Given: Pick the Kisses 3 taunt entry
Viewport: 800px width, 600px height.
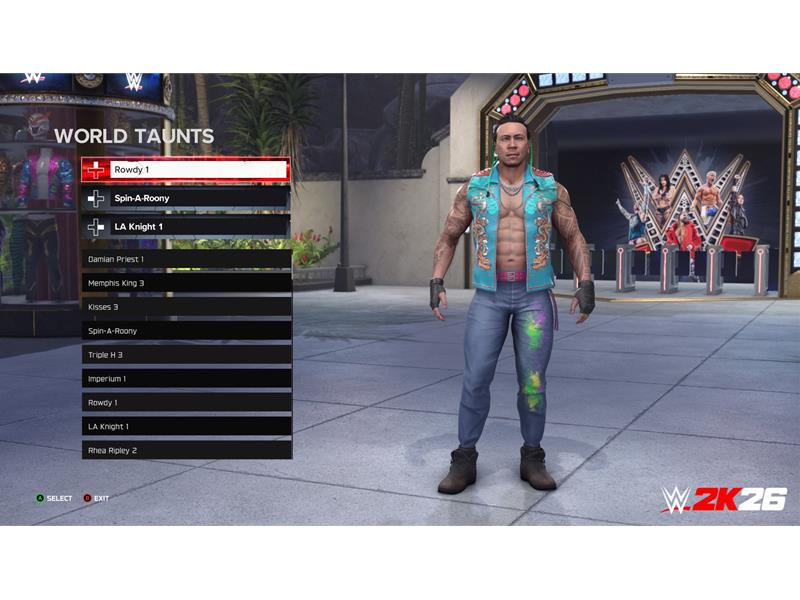Looking at the screenshot, I should tap(186, 307).
